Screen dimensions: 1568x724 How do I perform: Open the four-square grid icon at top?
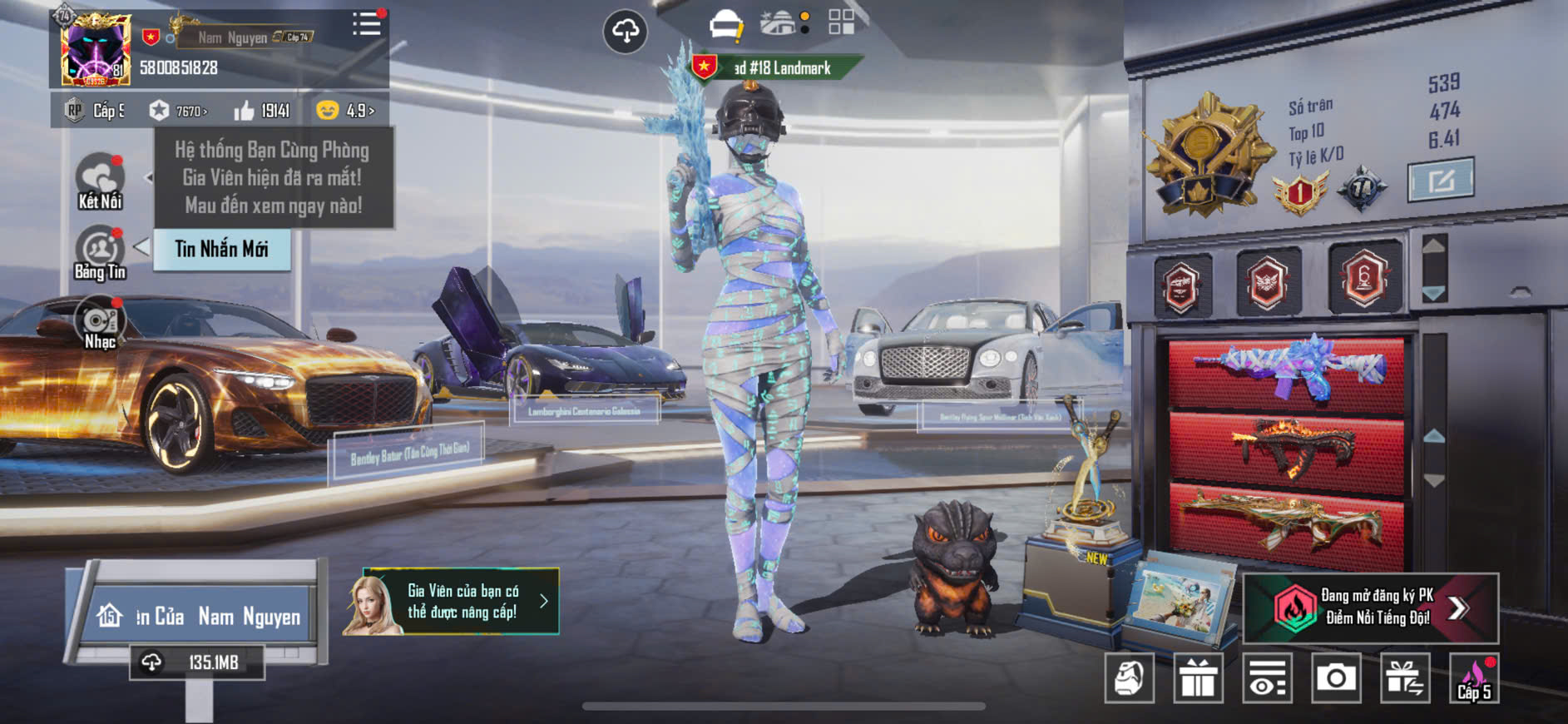coord(841,22)
